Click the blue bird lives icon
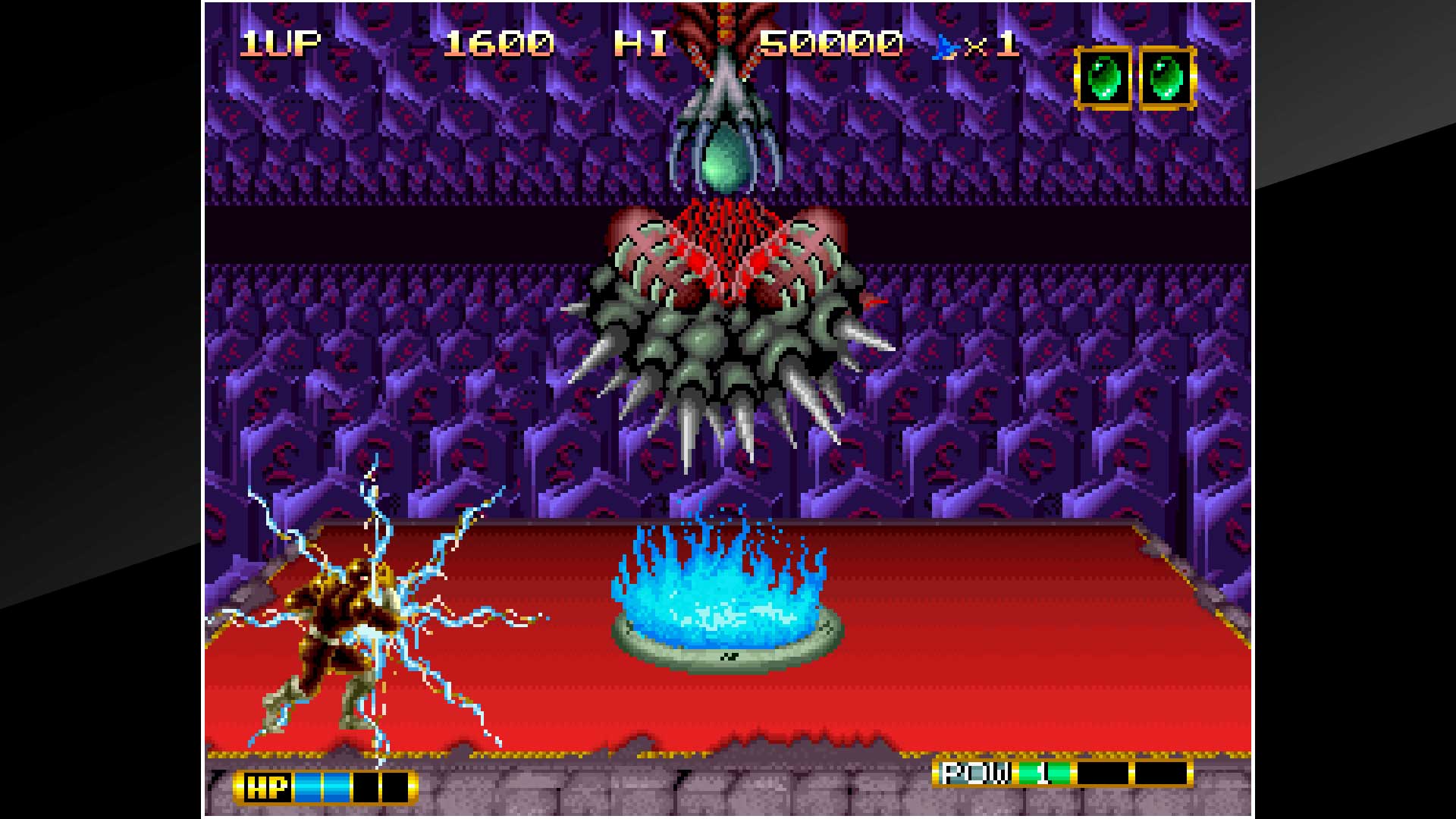Image resolution: width=1456 pixels, height=819 pixels. [x=943, y=47]
